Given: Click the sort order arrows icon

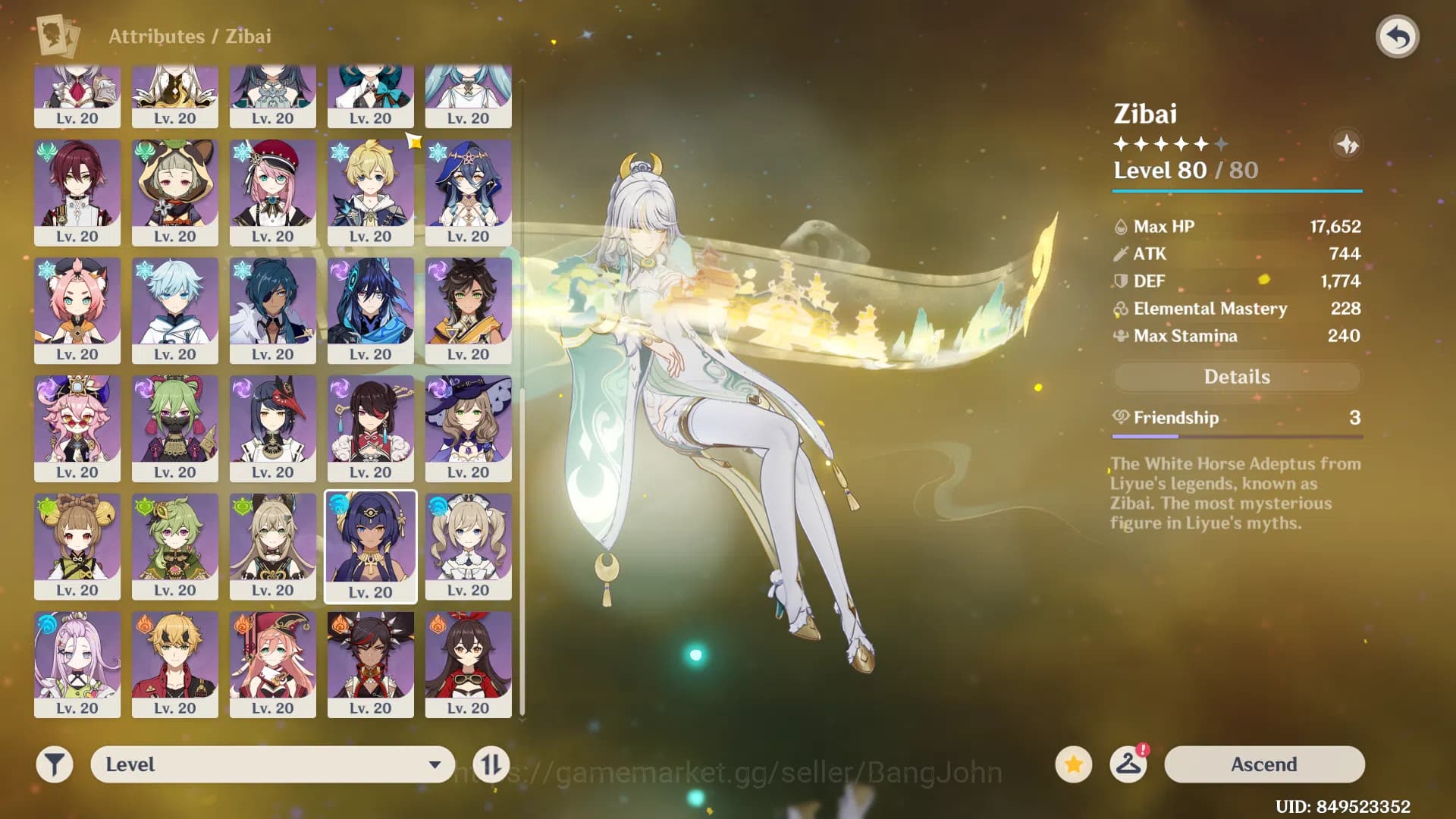Looking at the screenshot, I should click(x=491, y=764).
